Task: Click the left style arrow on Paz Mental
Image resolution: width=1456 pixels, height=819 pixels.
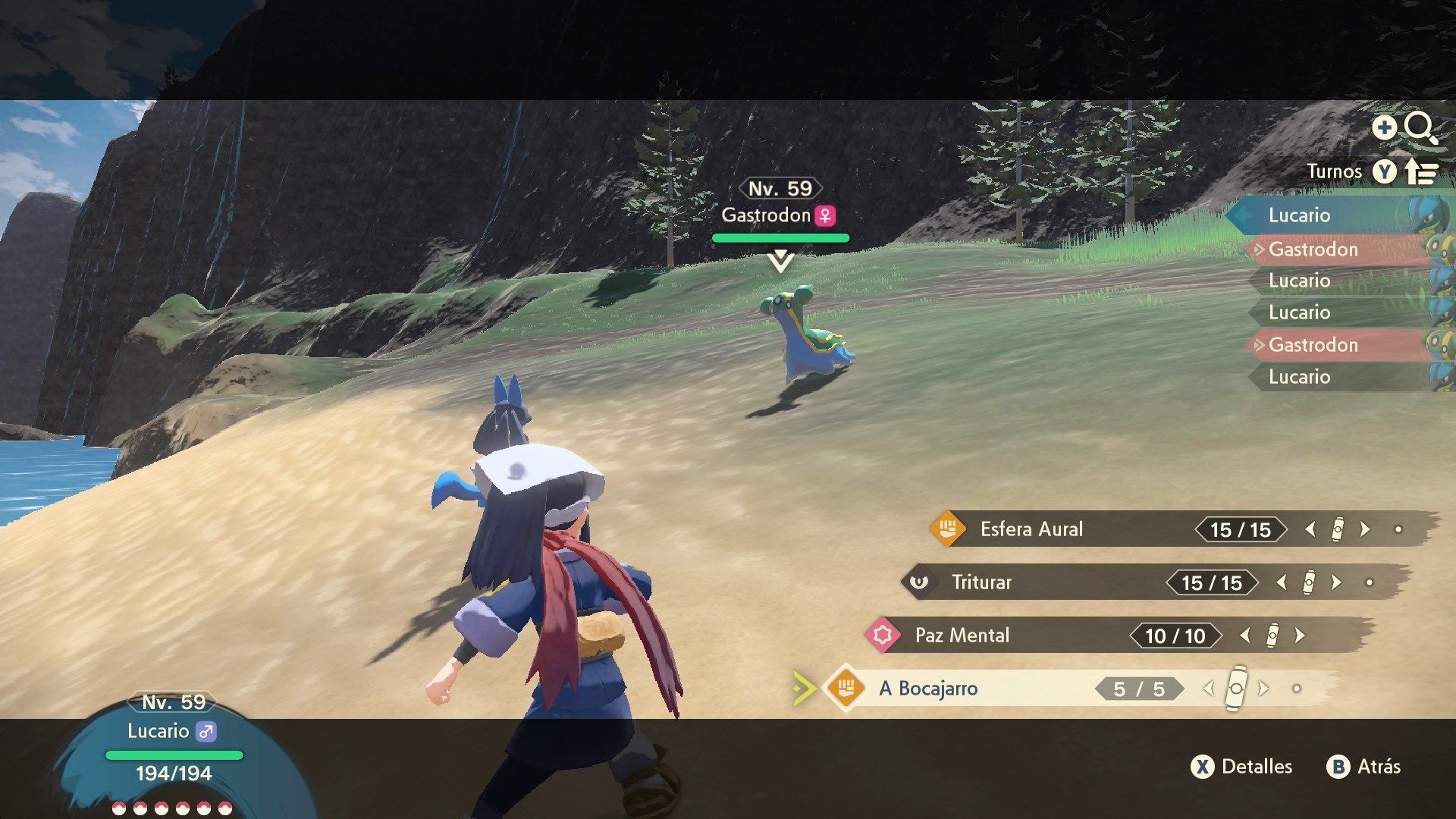Action: (x=1244, y=635)
